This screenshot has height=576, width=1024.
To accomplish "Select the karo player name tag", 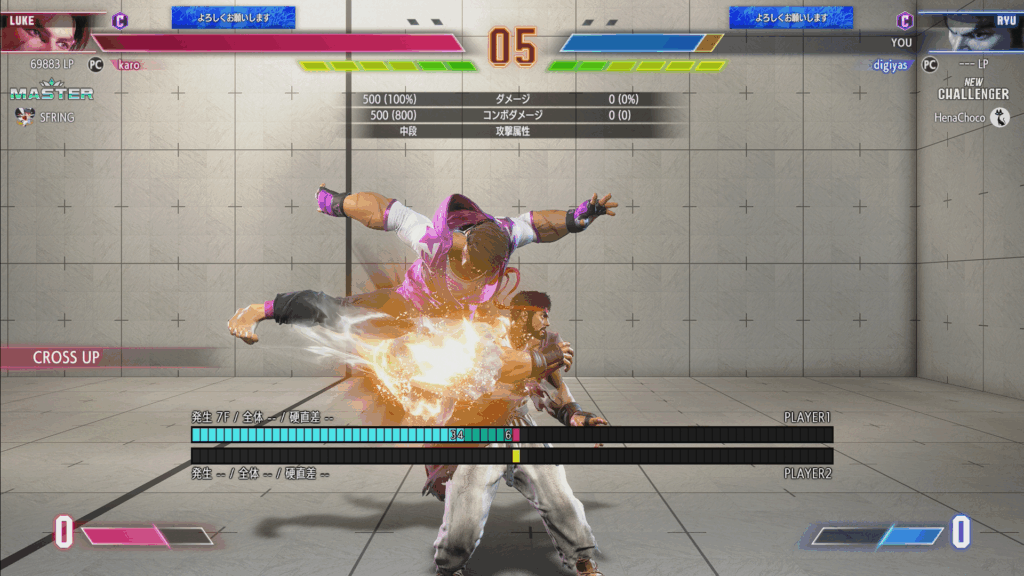I will [129, 64].
